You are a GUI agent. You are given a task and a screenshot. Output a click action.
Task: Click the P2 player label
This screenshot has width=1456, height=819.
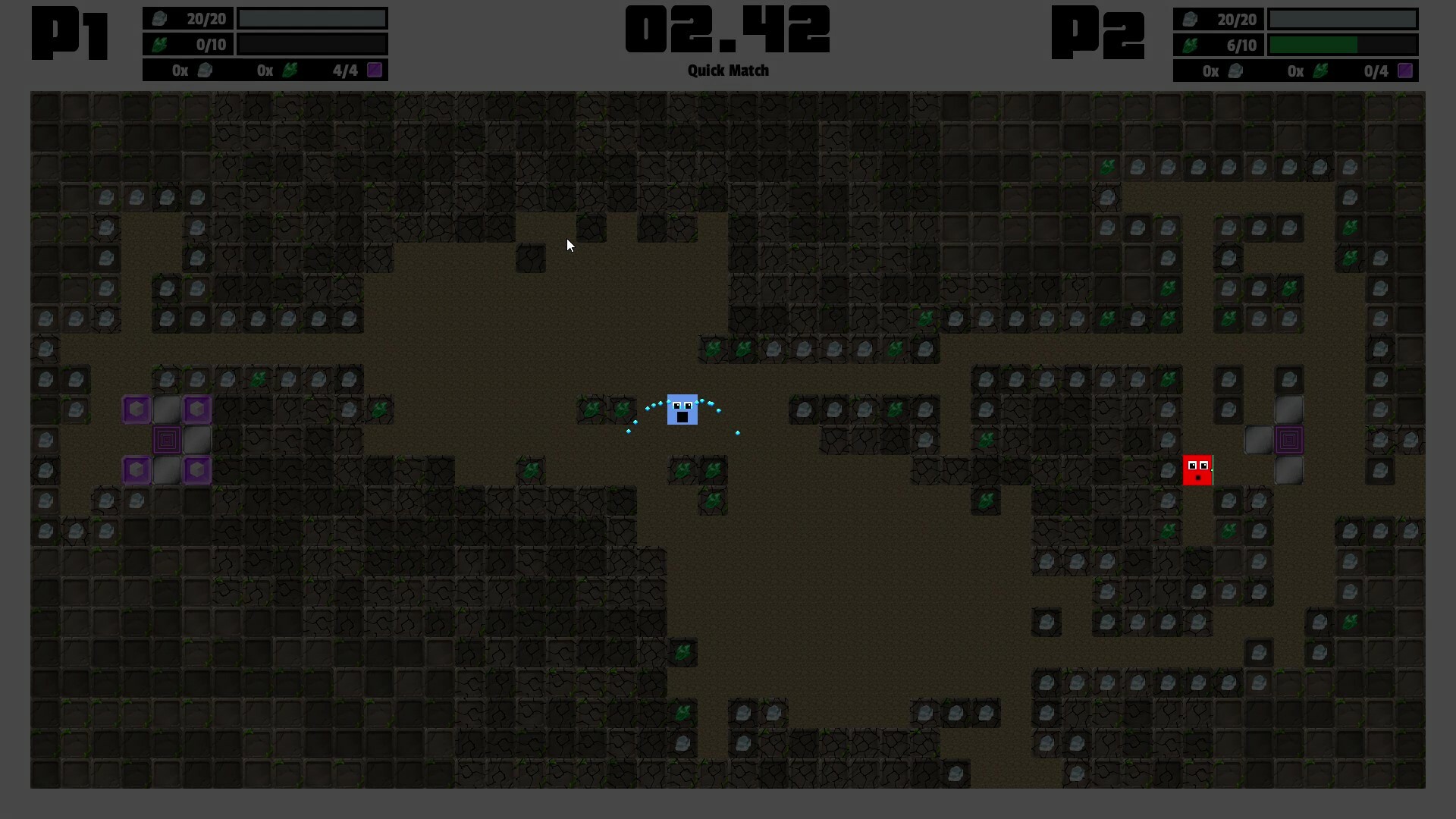[x=1098, y=32]
